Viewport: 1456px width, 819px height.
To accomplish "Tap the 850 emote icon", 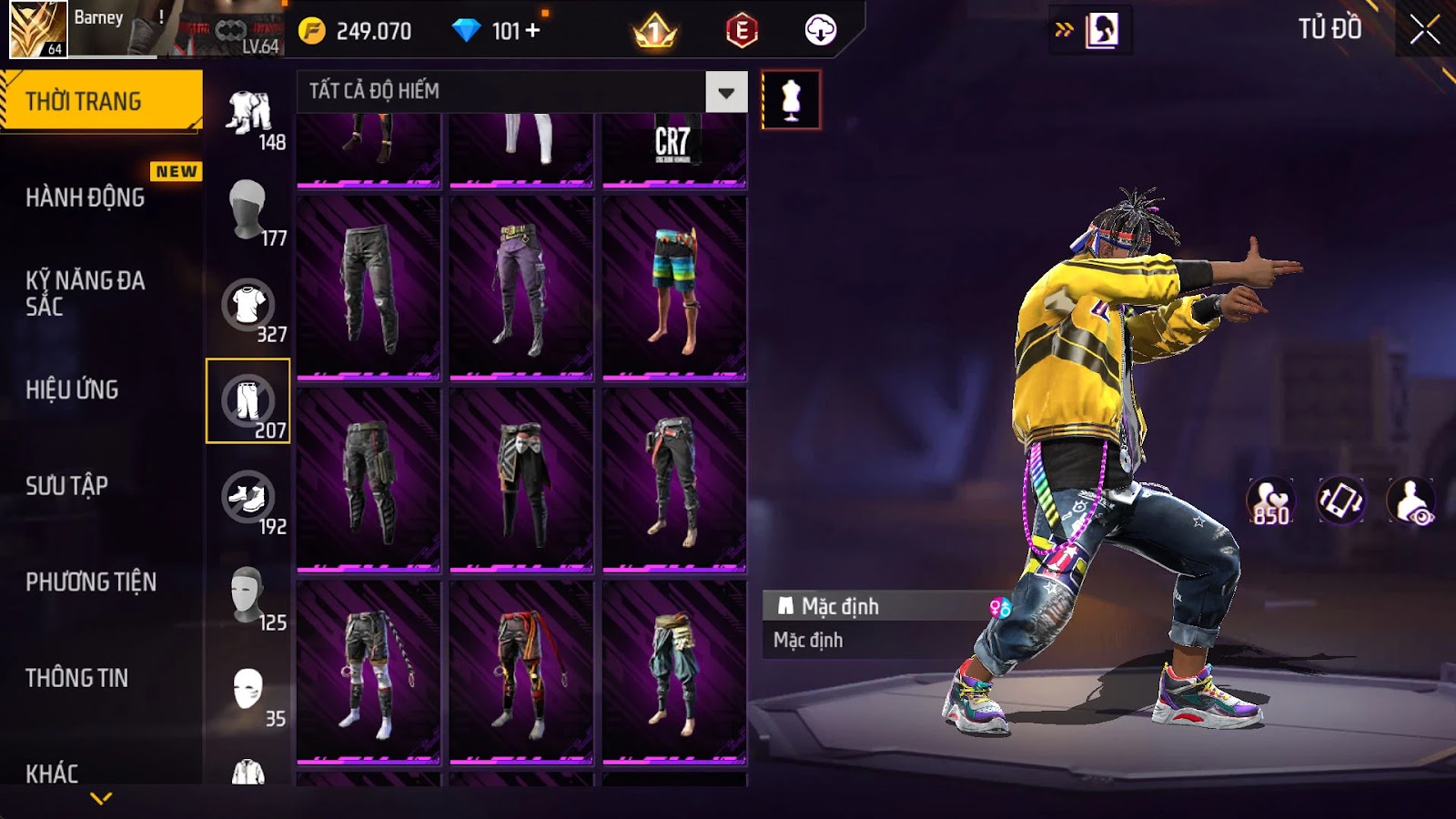I will (1270, 501).
